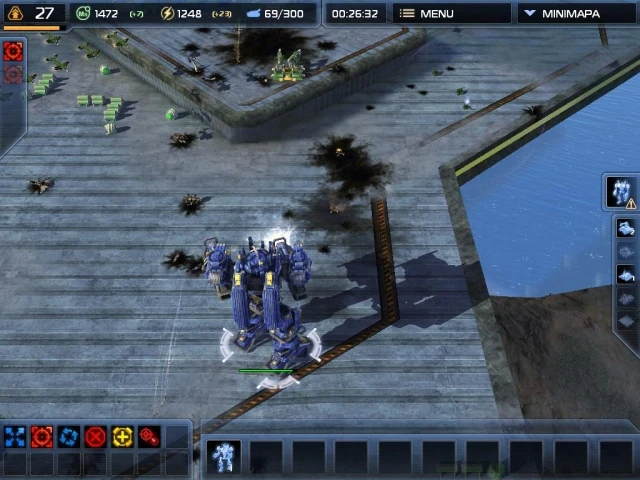Select the commander icon with warning sign
This screenshot has height=480, width=640.
(622, 191)
